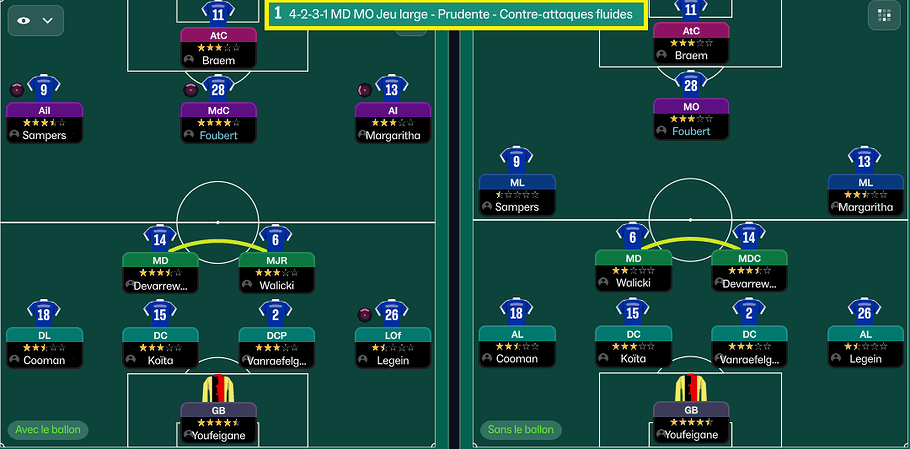Click the grid layout icon button

pos(883,16)
